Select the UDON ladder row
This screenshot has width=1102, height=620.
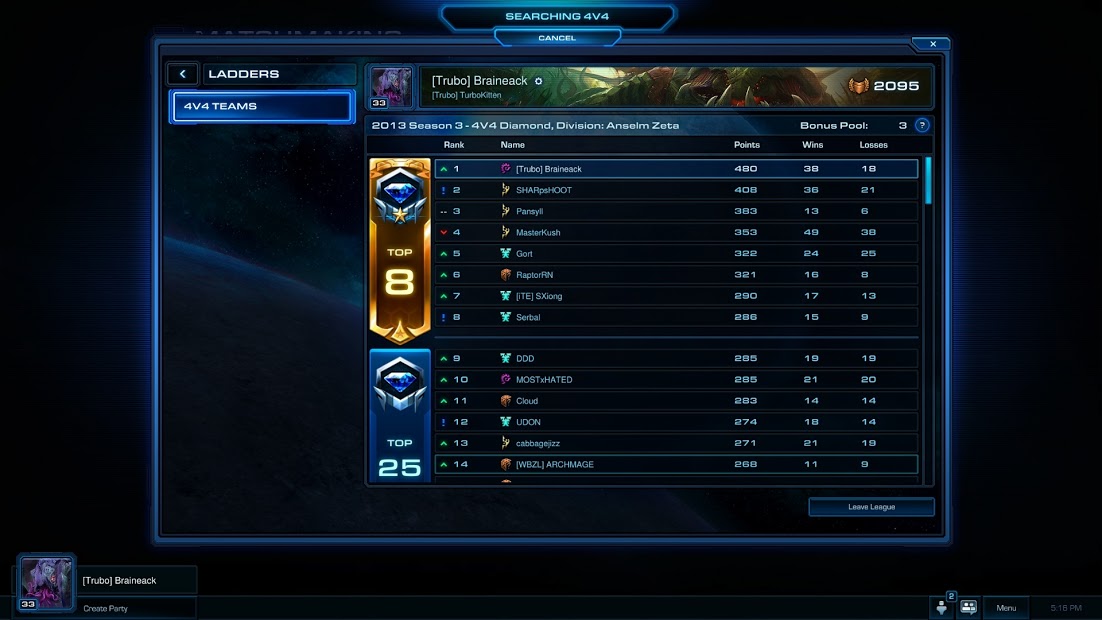(676, 422)
